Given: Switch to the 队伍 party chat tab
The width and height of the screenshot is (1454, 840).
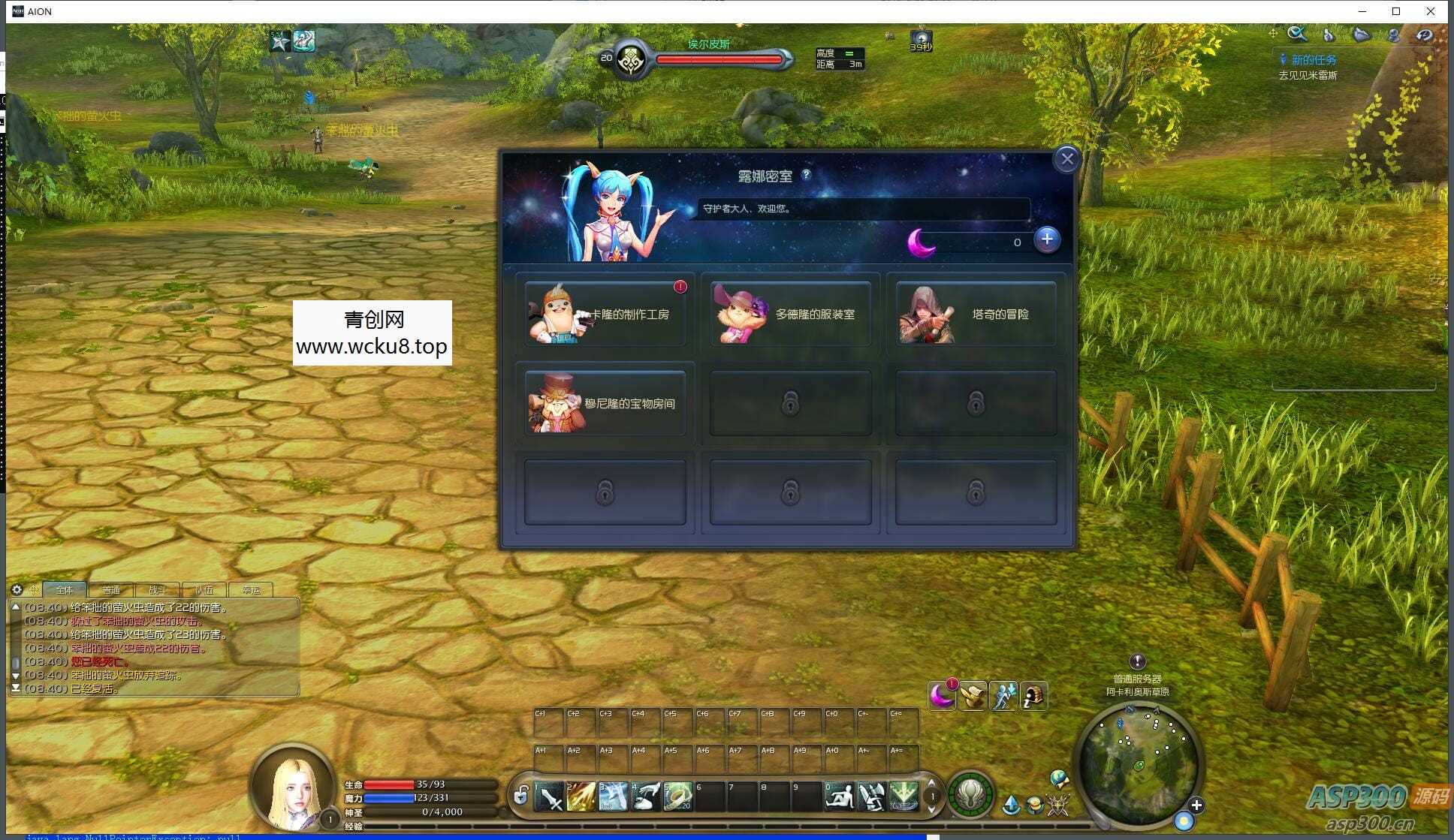Looking at the screenshot, I should tap(204, 590).
